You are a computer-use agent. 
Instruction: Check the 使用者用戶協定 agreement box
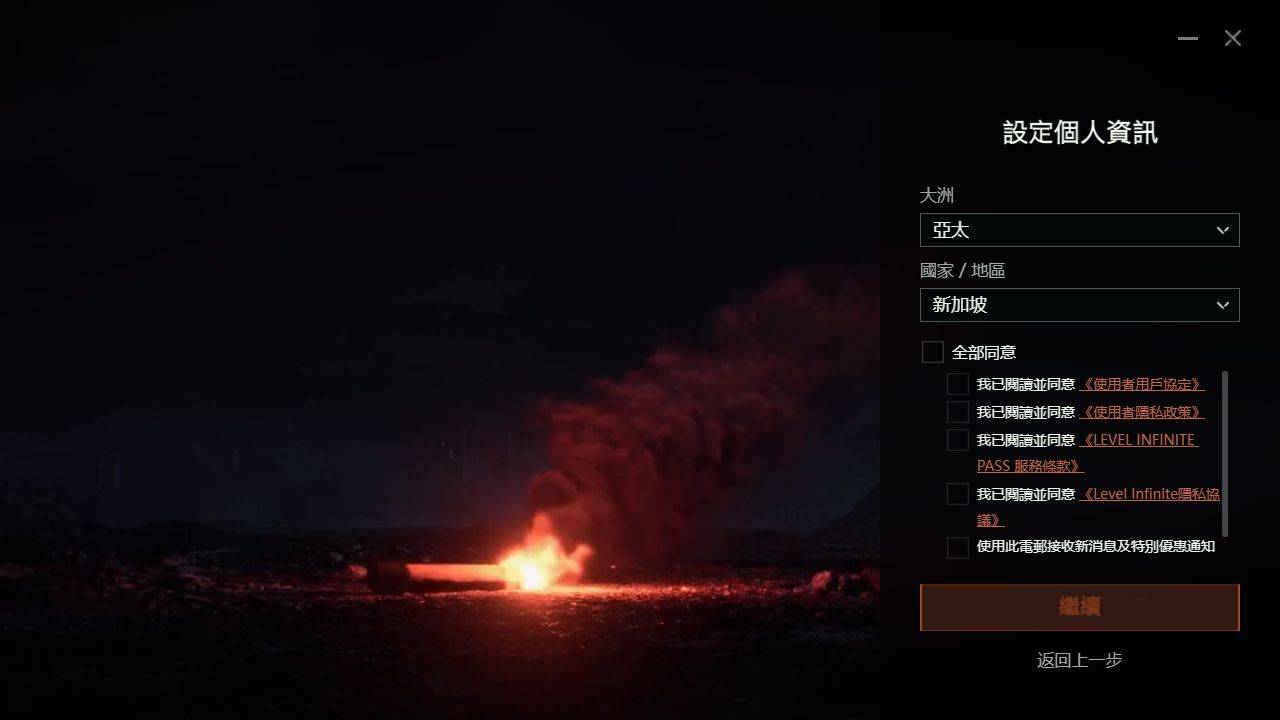pyautogui.click(x=958, y=384)
